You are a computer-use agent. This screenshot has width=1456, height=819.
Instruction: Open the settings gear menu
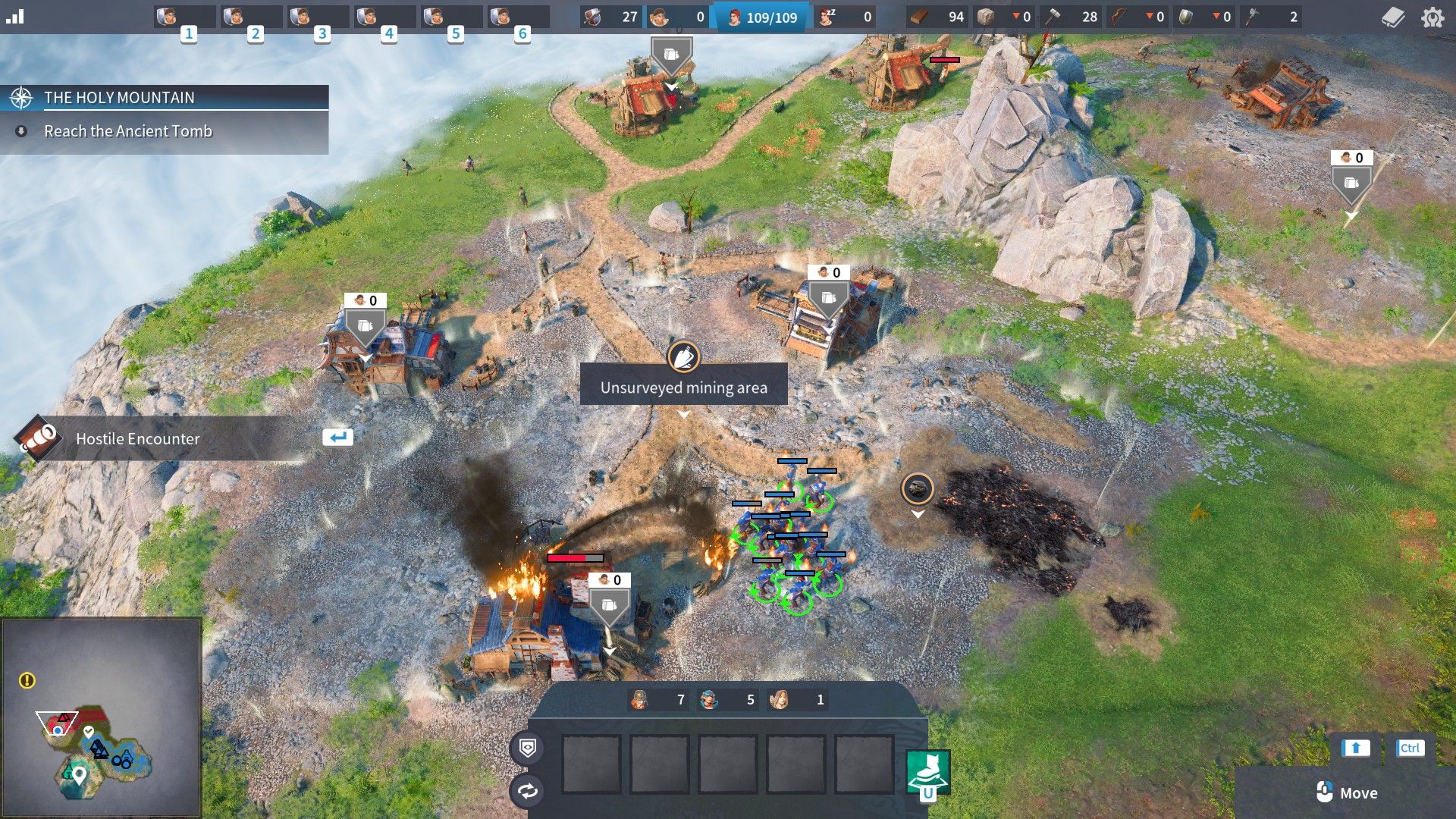coord(1432,17)
